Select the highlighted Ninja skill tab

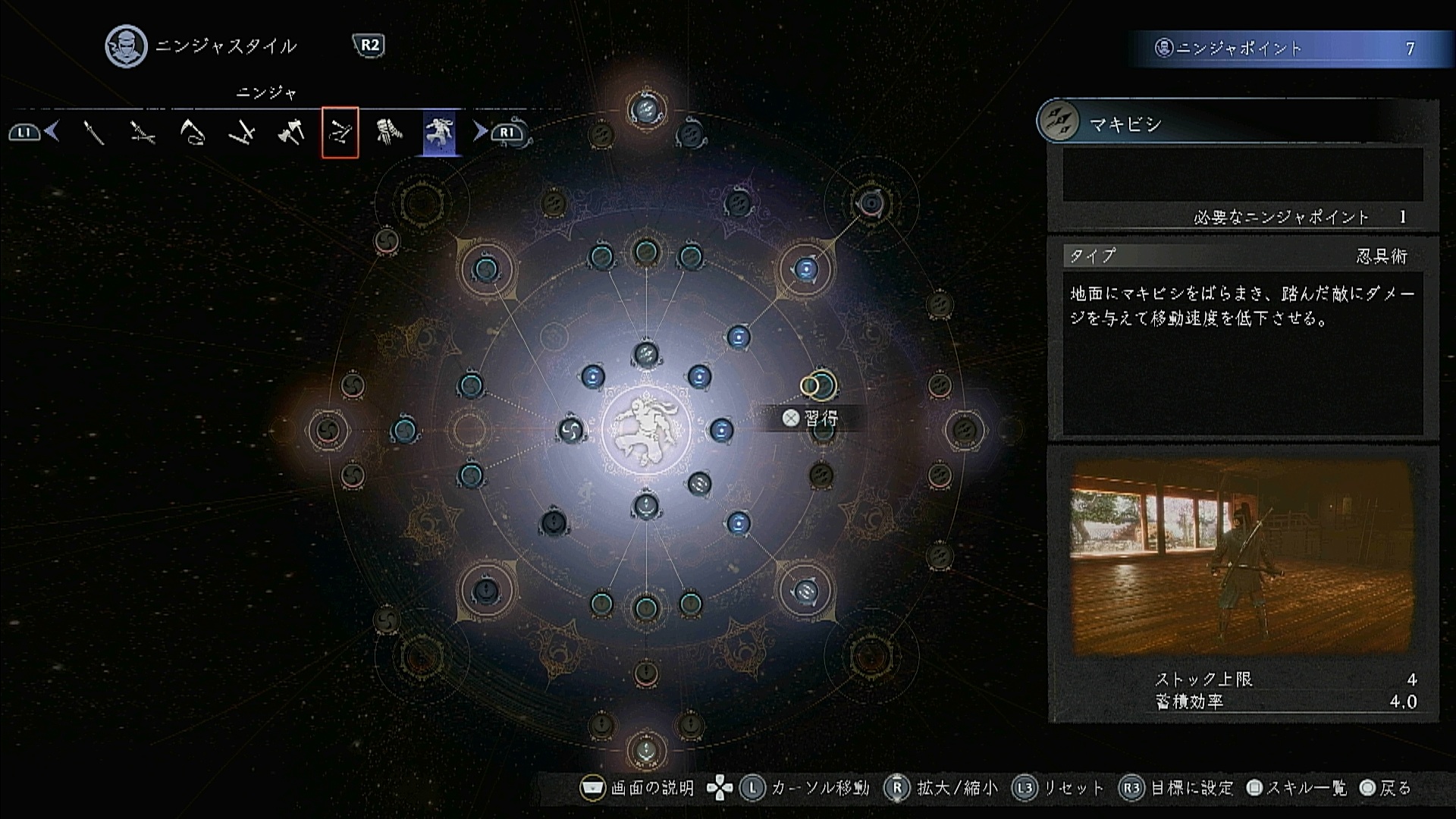click(440, 132)
